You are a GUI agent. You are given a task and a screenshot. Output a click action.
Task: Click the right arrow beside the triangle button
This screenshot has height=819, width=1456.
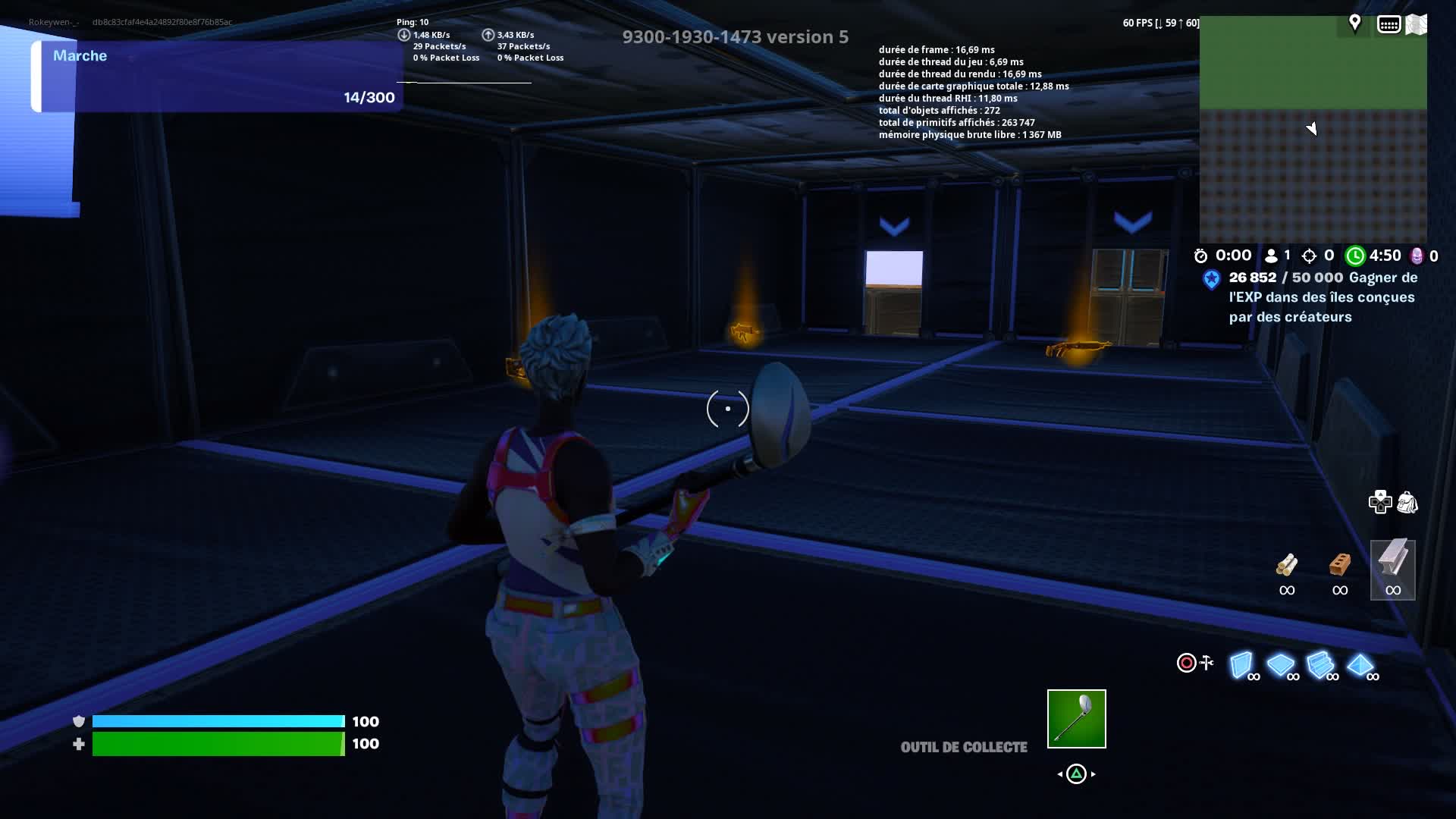point(1094,774)
